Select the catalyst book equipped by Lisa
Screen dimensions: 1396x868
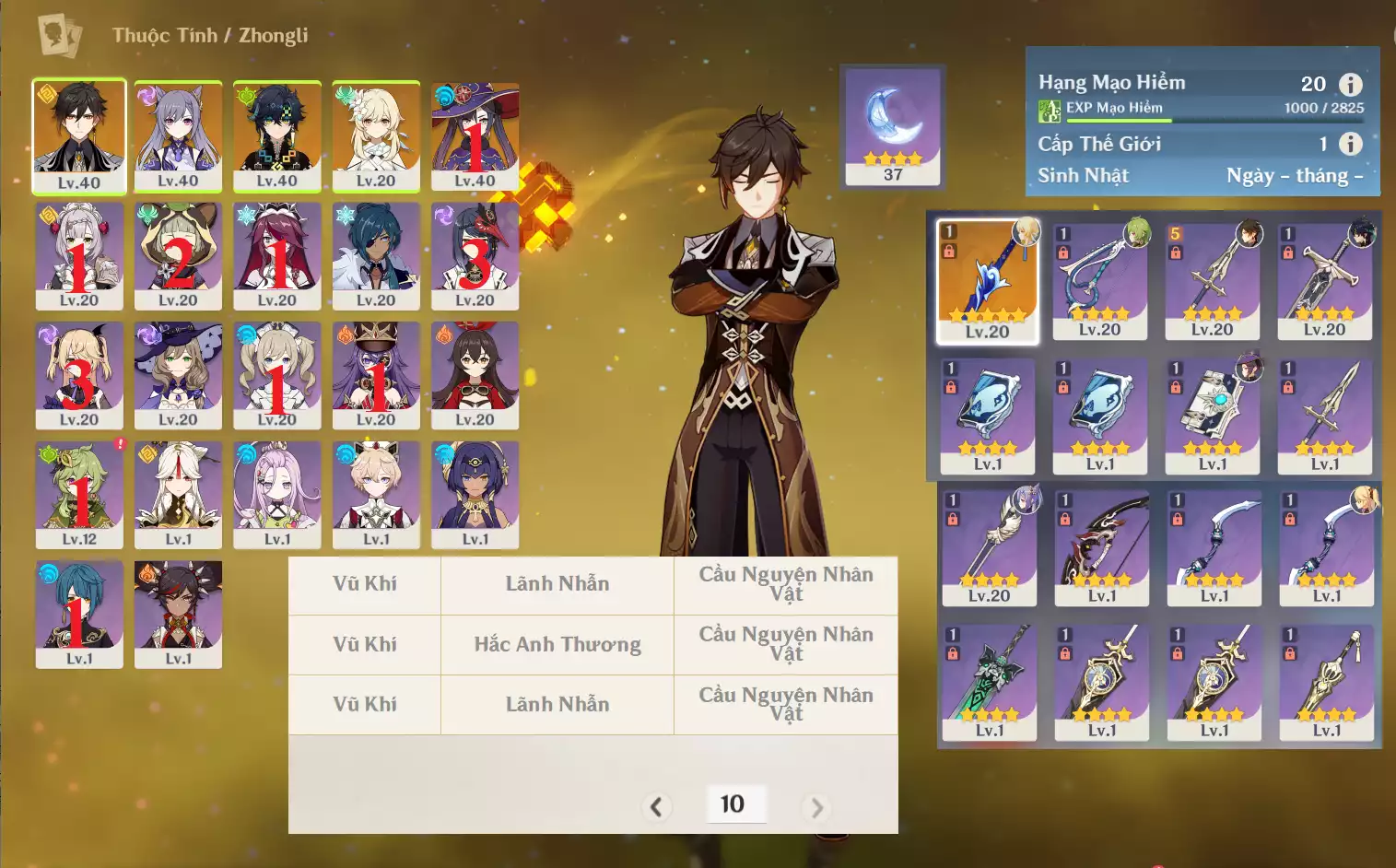click(x=1213, y=415)
